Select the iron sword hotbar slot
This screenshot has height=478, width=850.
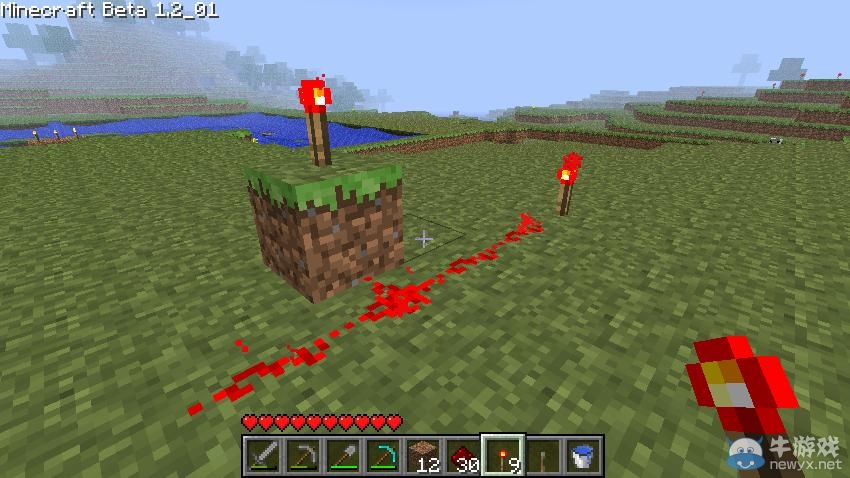click(262, 455)
